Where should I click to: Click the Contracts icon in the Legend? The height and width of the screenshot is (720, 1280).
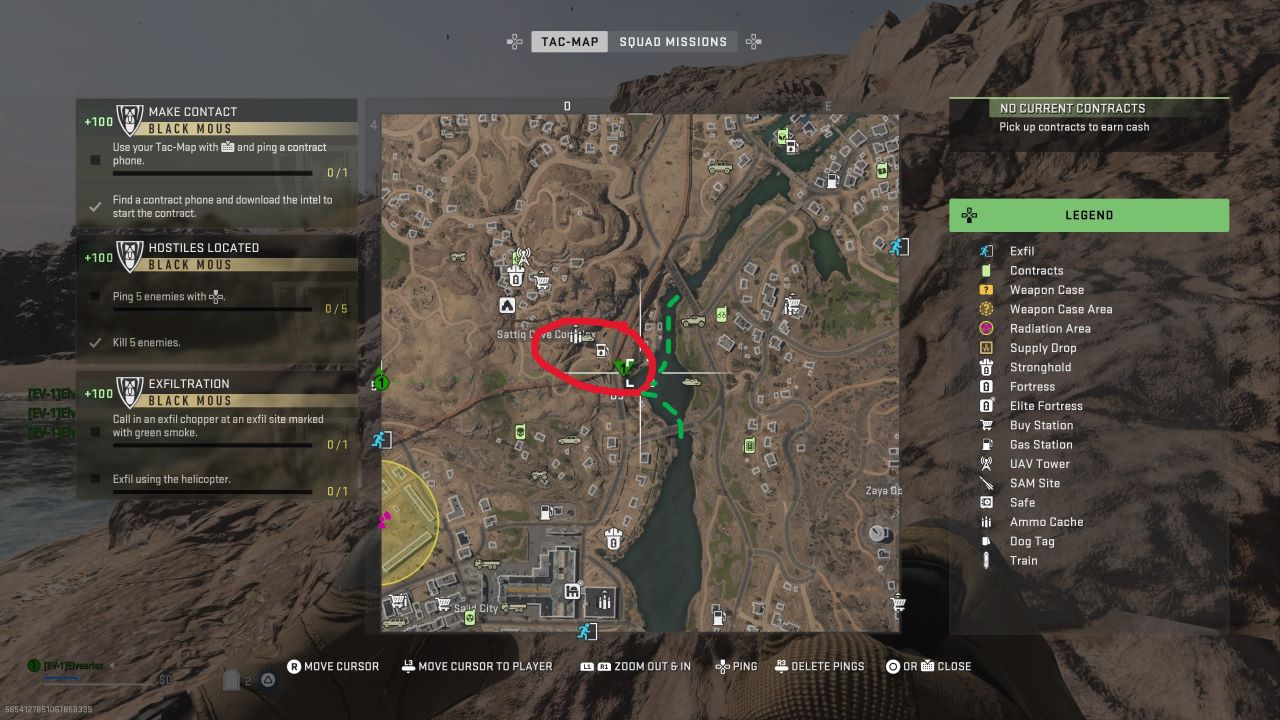988,270
